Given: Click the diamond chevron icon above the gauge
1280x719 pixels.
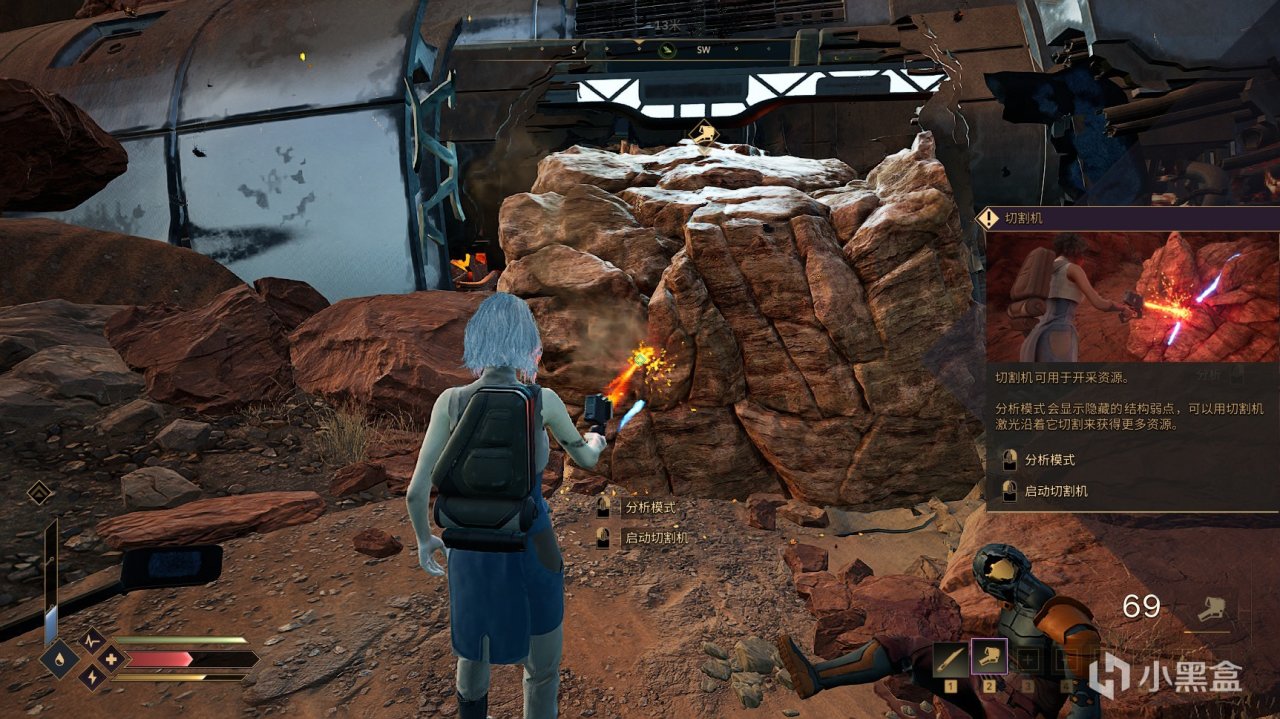Looking at the screenshot, I should (x=40, y=492).
